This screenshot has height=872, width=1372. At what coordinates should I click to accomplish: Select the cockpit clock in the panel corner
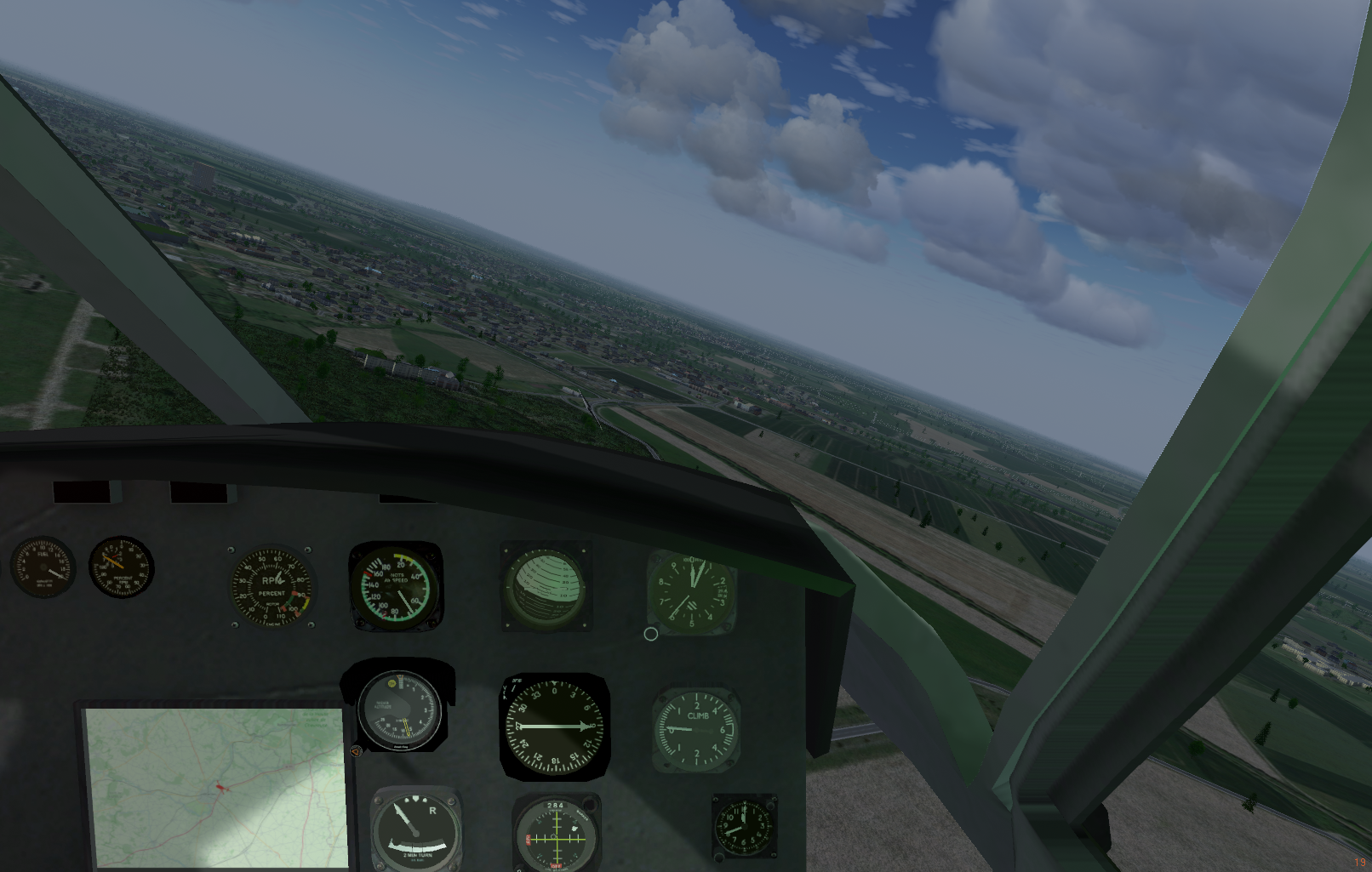point(744,825)
